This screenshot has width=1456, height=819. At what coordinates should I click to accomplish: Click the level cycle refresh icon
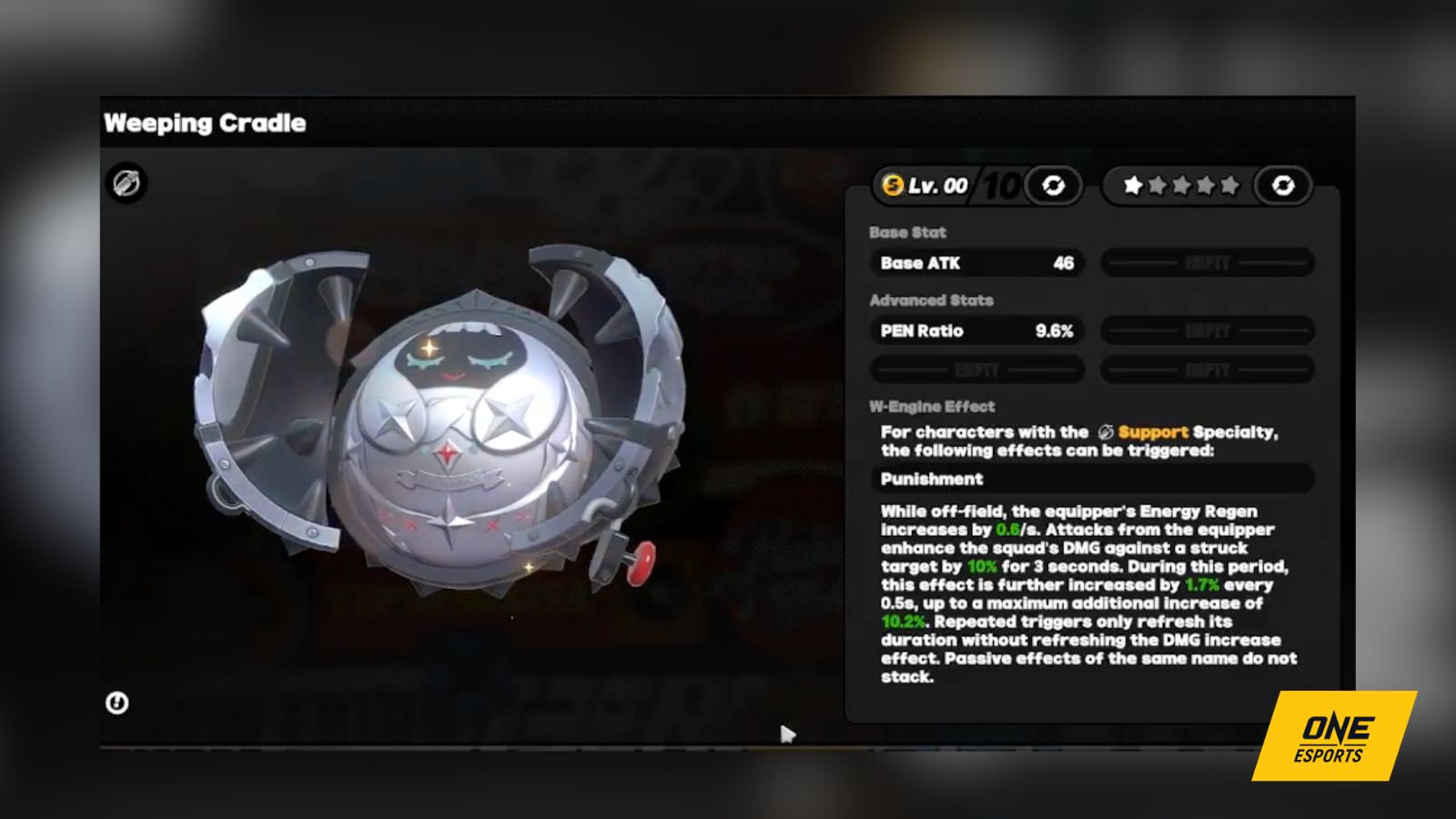[1051, 187]
